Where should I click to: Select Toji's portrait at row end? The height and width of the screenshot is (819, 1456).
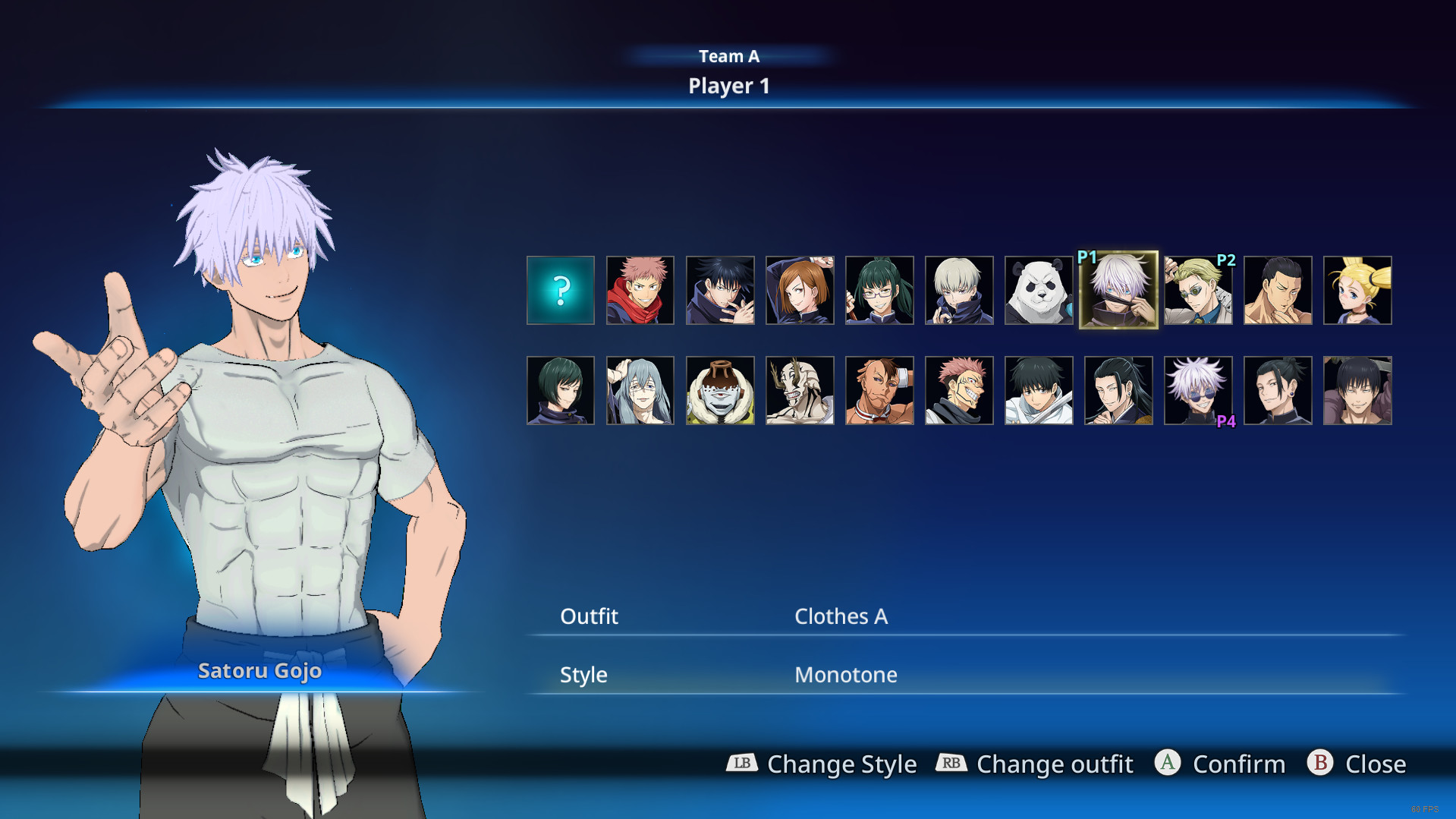click(x=1357, y=391)
